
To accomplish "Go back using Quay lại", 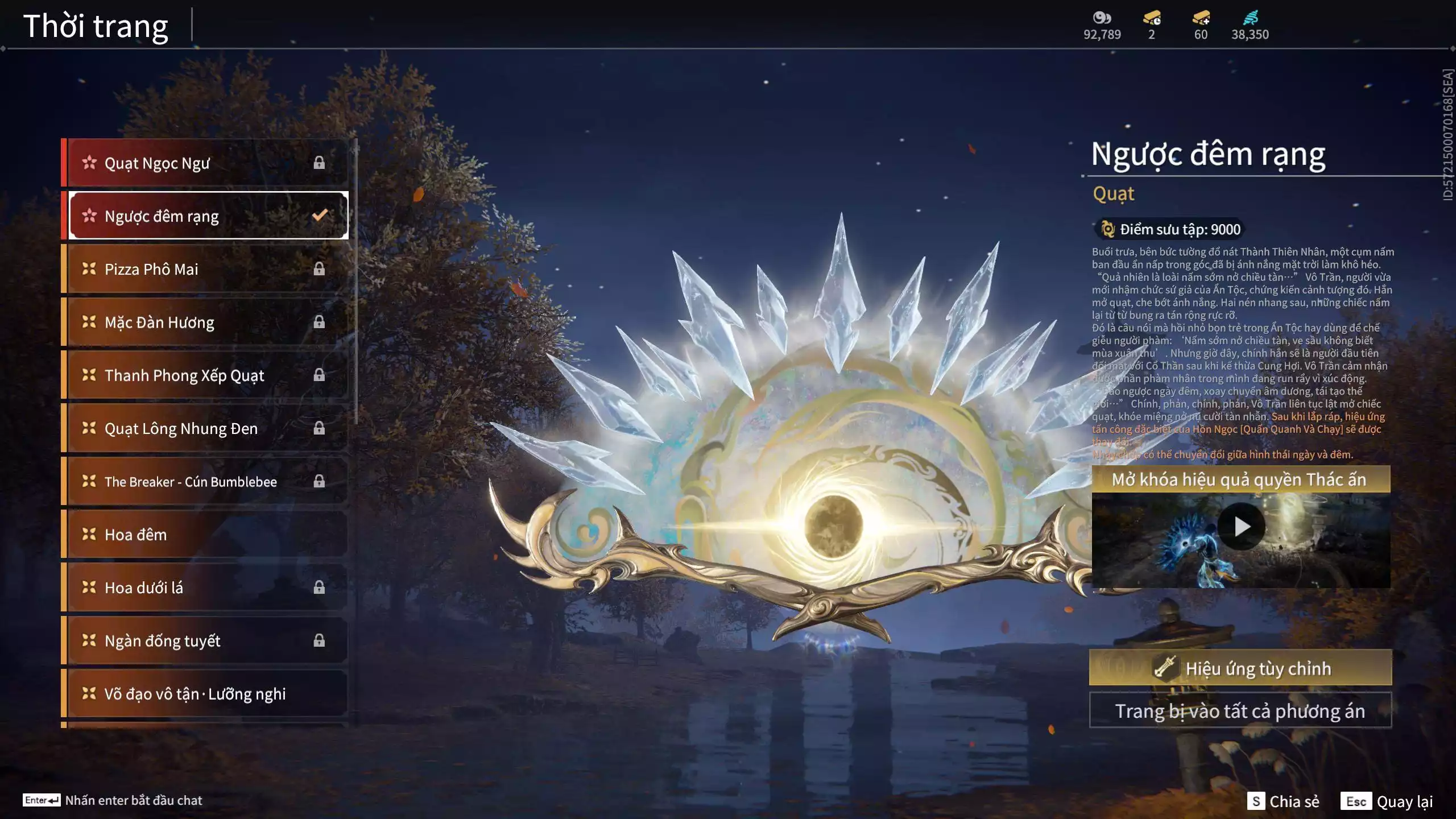I will click(1387, 801).
